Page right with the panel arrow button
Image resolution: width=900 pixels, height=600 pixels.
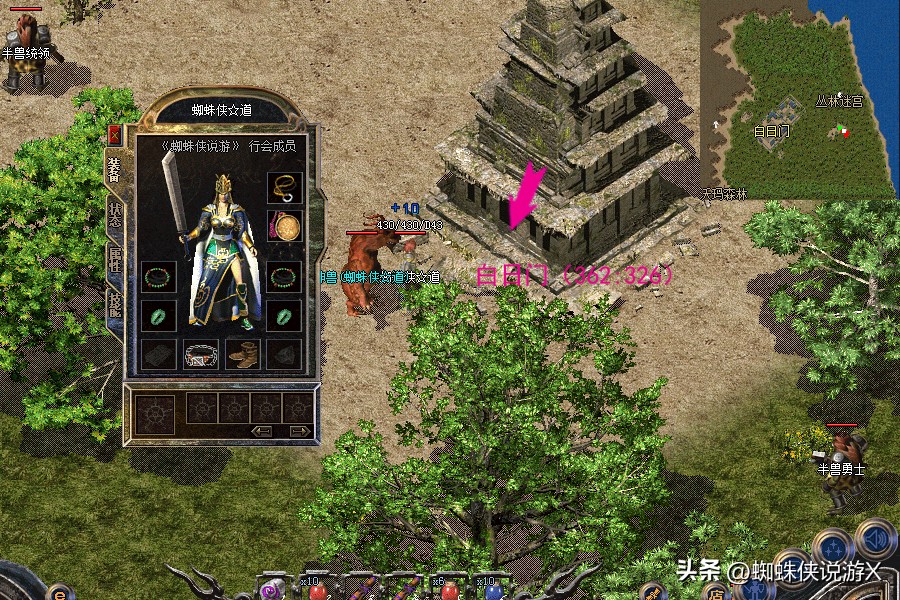298,430
